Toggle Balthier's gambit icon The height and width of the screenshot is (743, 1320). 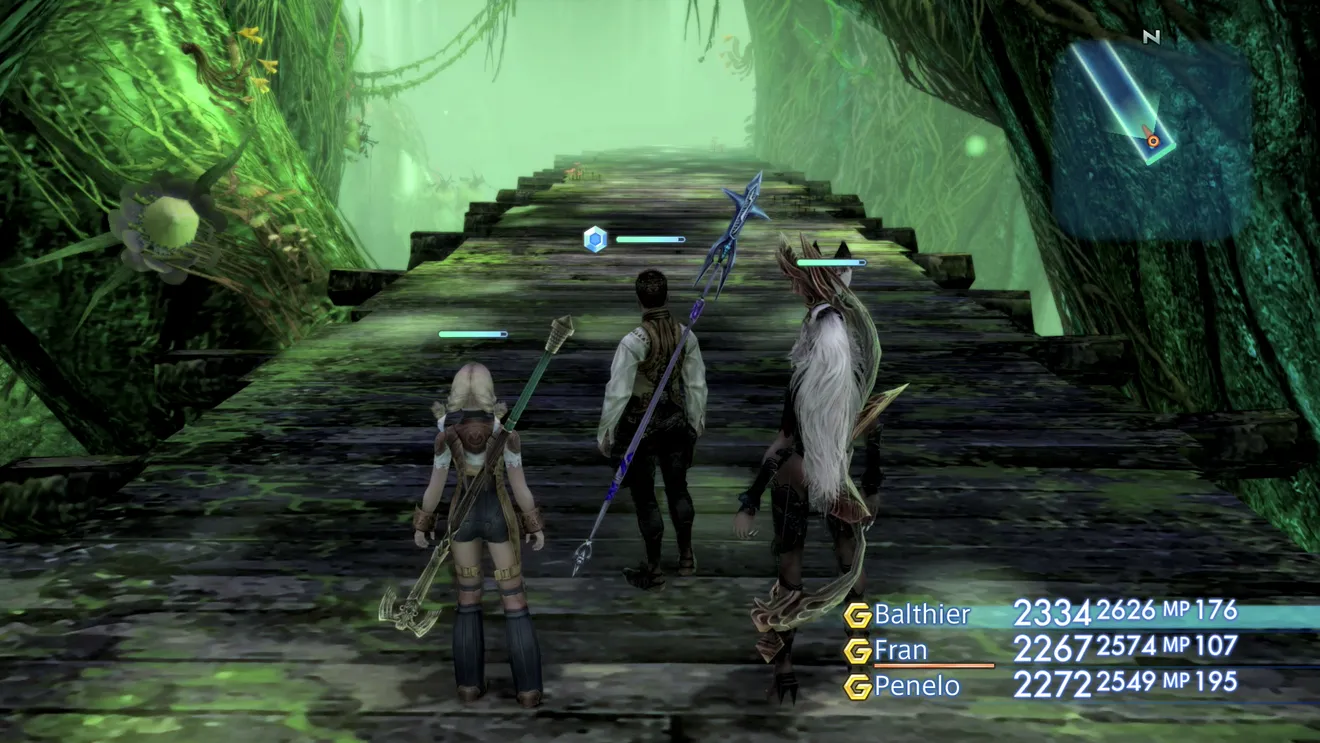click(x=857, y=615)
